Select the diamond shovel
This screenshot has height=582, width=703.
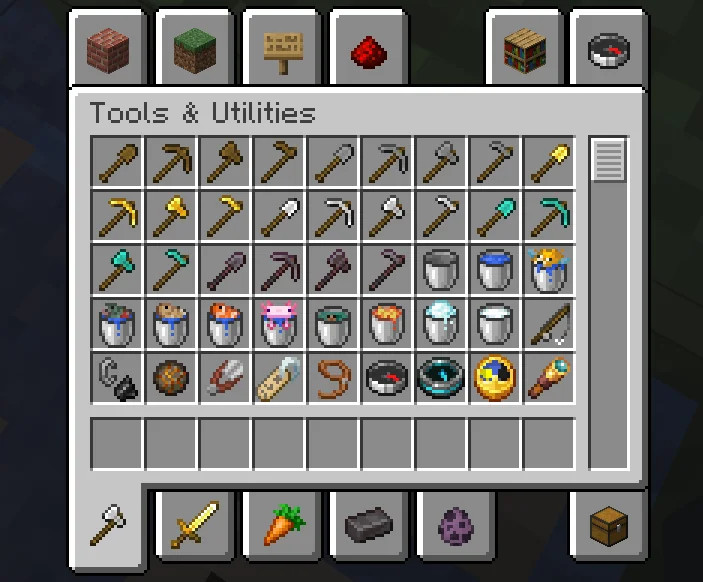coord(496,215)
